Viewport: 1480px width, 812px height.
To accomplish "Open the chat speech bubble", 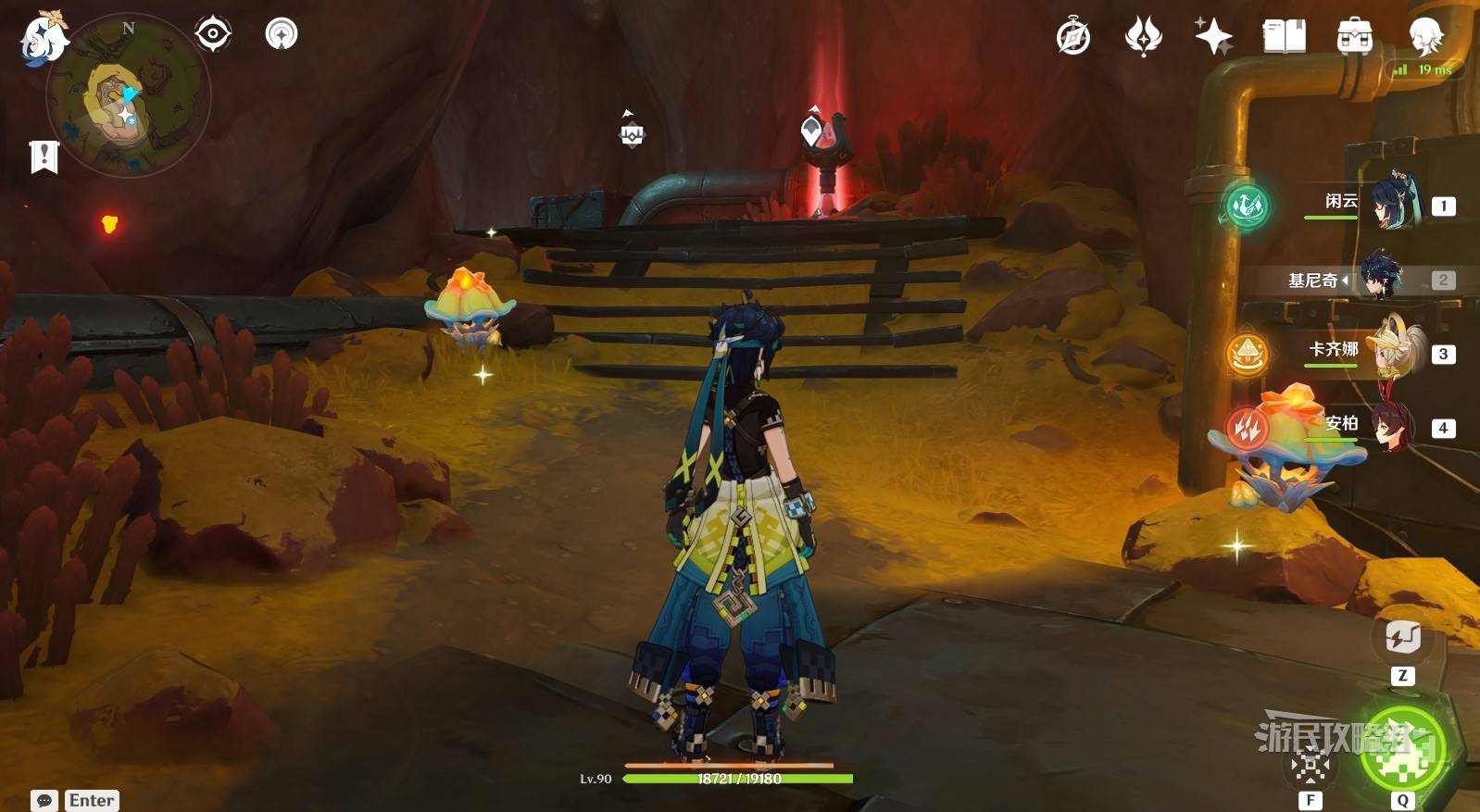I will (x=44, y=801).
